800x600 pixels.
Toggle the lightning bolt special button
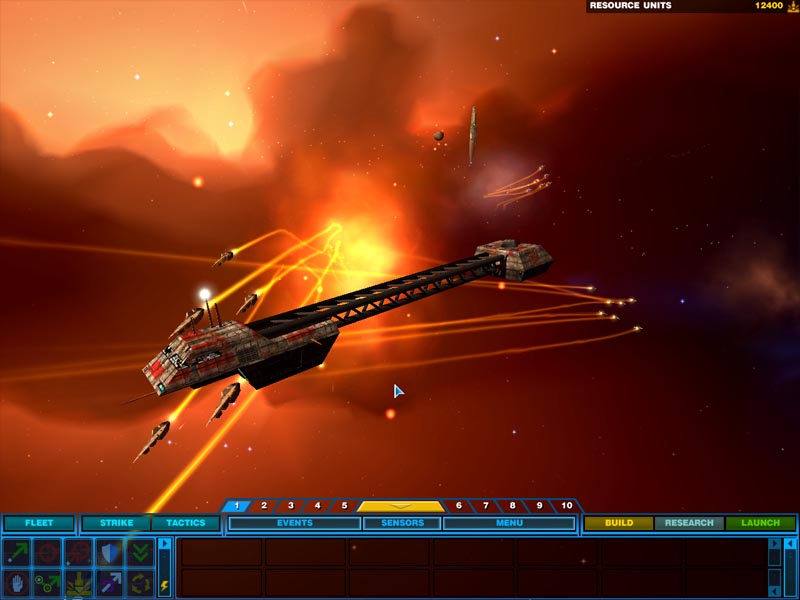(164, 586)
